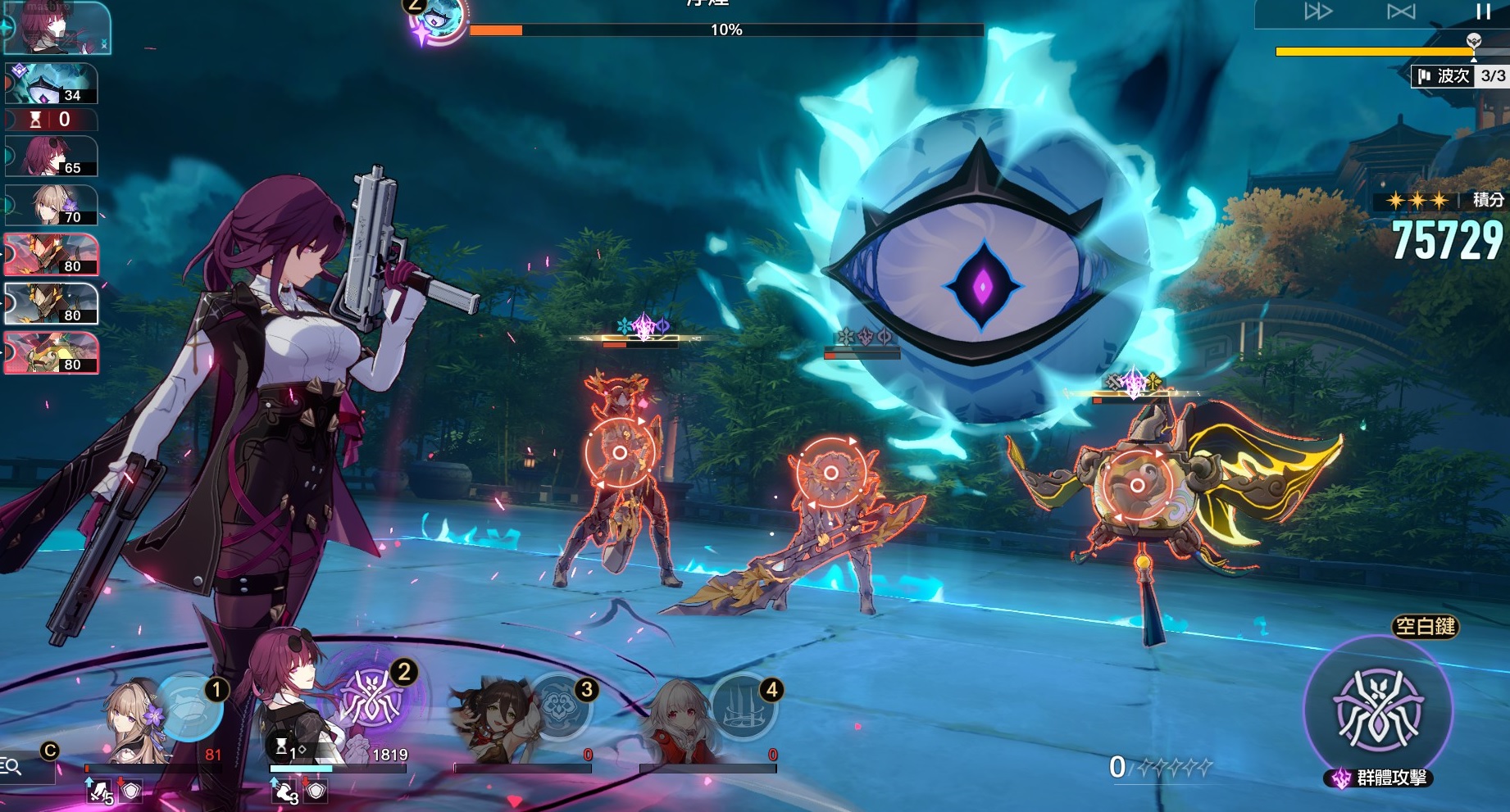Select Kafka's level 65 turn-order portrait

coord(51,157)
